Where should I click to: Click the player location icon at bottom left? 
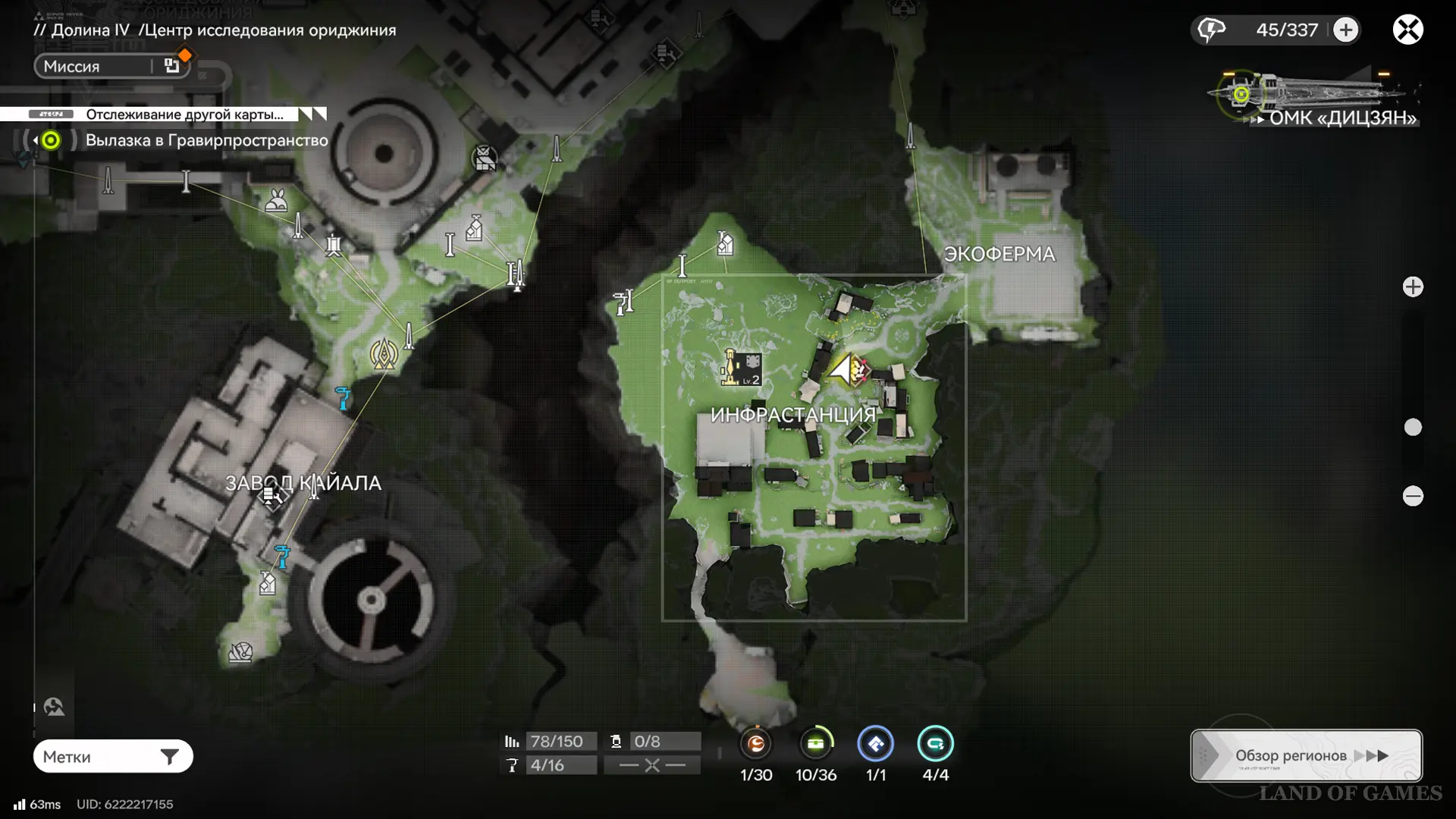coord(54,707)
